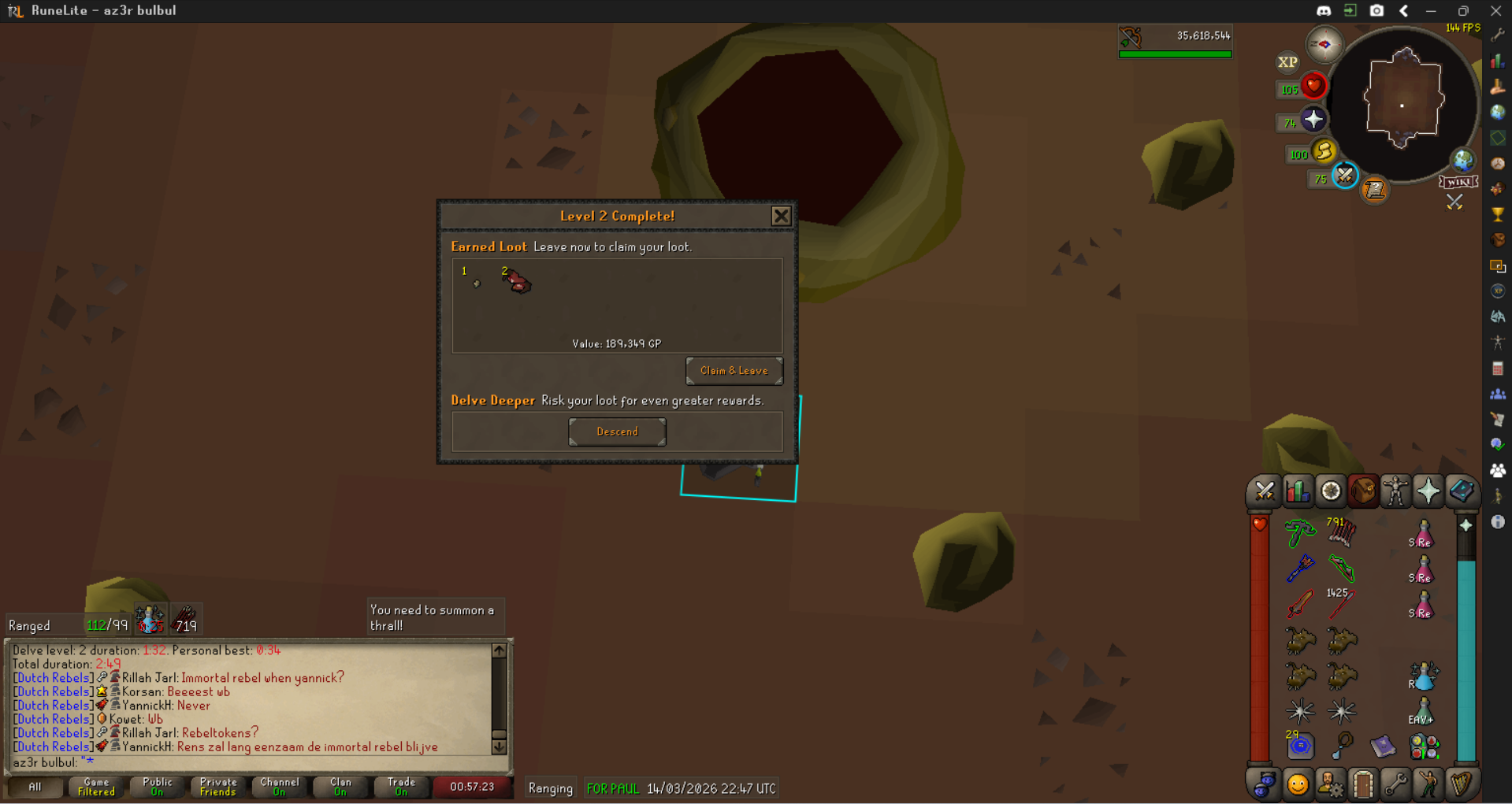Drink the EAV+ potion
Screen dimensions: 1512x804
tap(1423, 710)
